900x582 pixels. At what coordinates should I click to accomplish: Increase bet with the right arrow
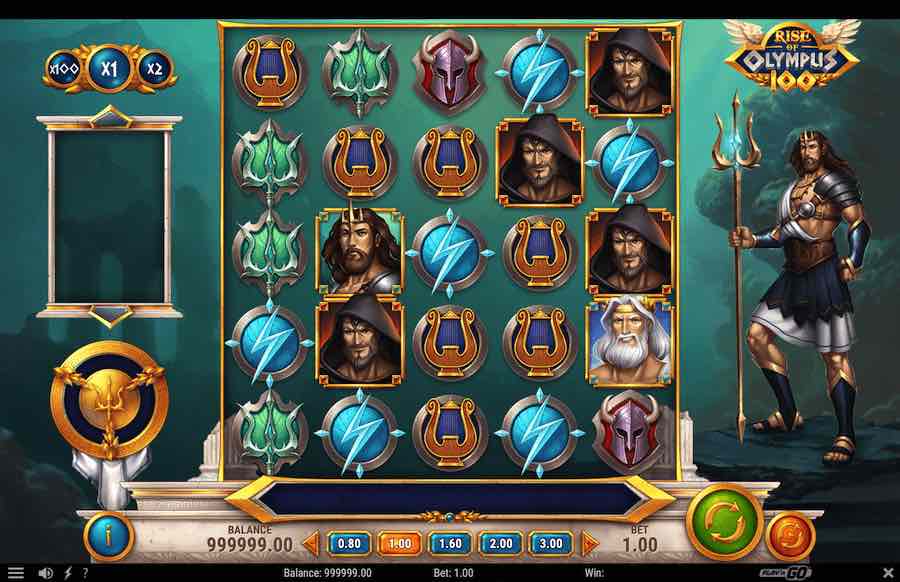(590, 543)
